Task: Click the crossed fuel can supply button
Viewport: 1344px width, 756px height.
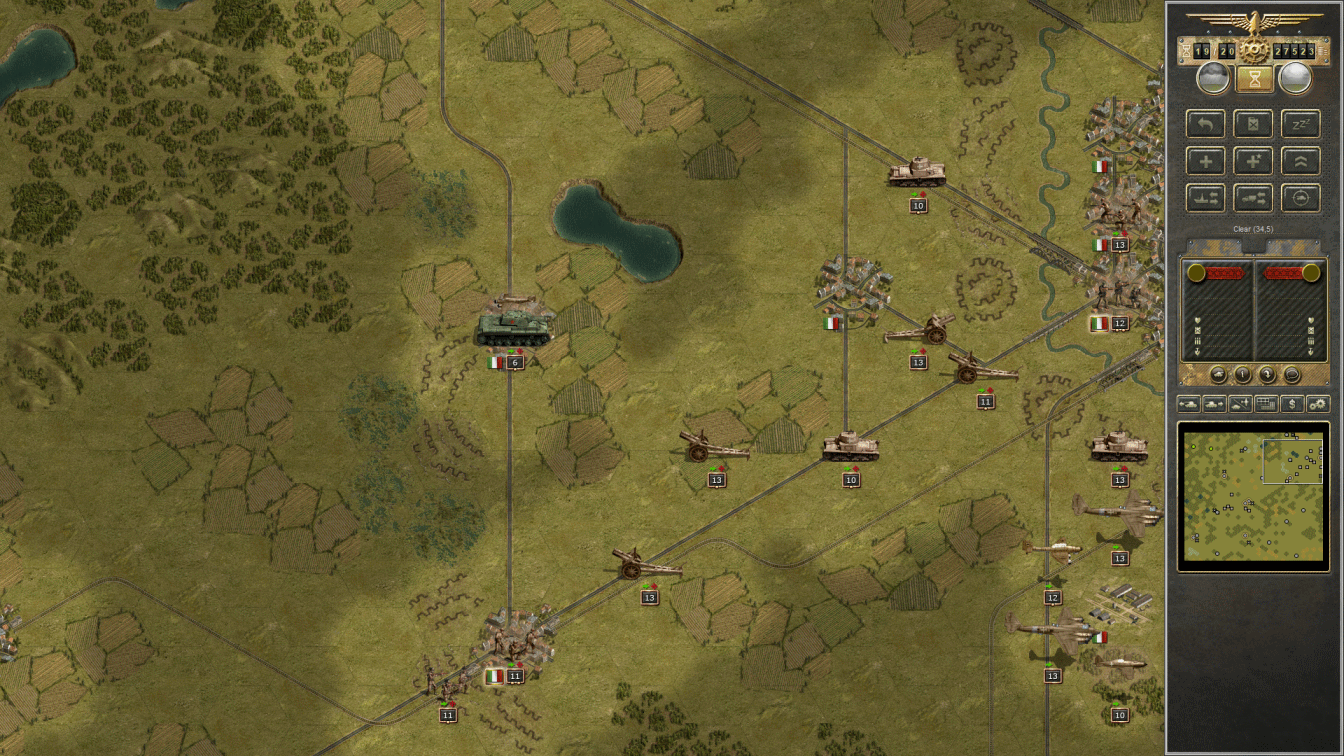Action: tap(1253, 124)
